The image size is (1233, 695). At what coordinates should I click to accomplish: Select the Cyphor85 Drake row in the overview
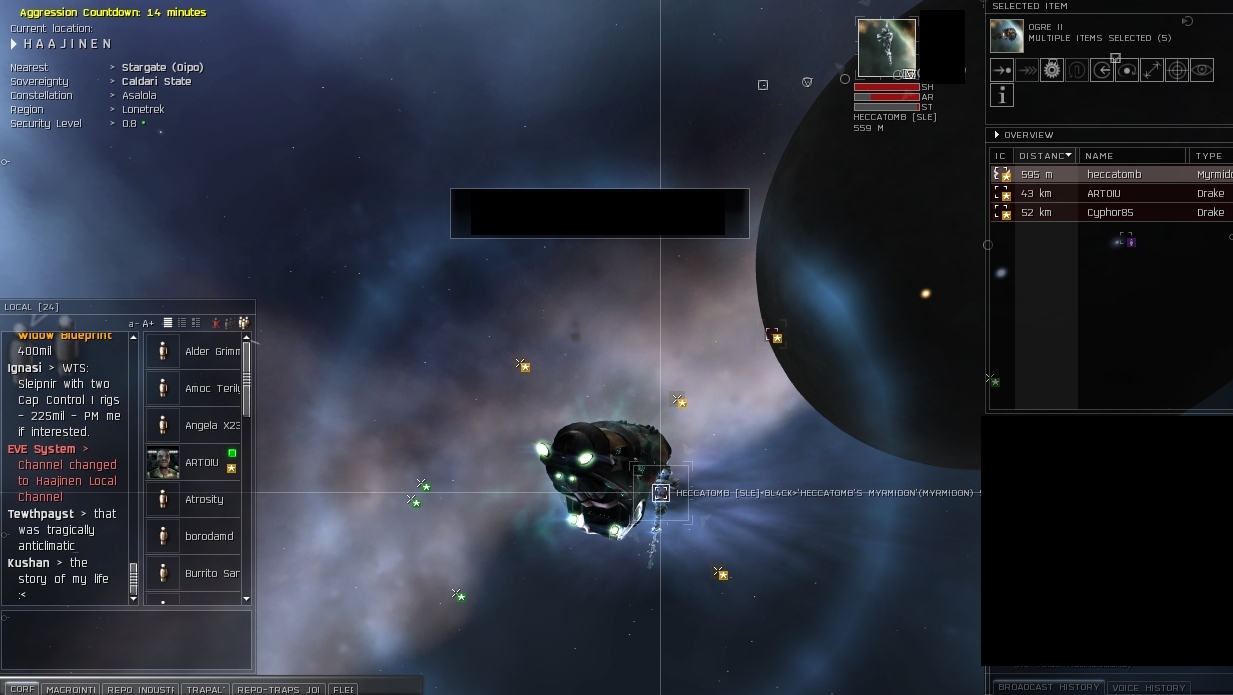click(x=1110, y=213)
